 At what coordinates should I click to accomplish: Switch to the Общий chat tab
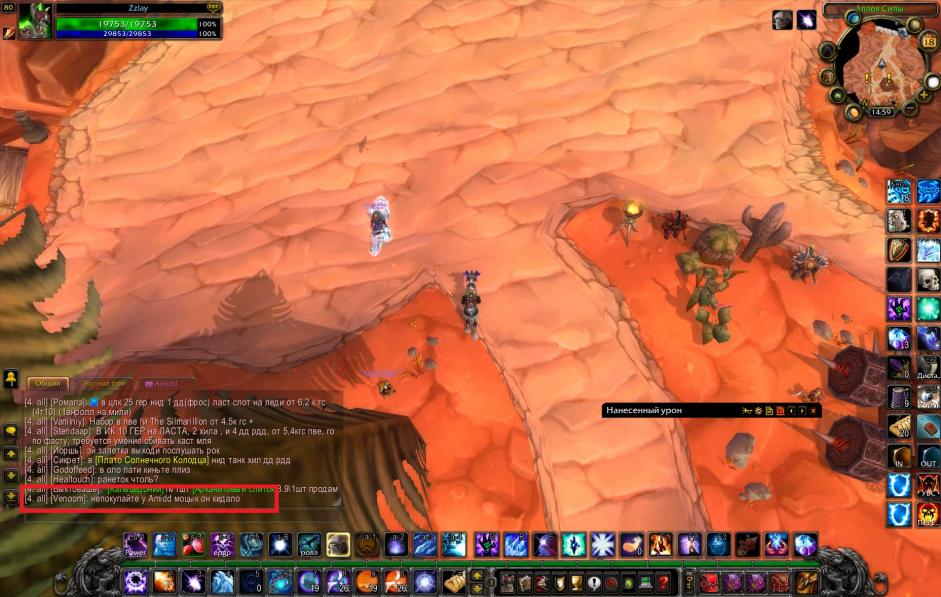48,383
